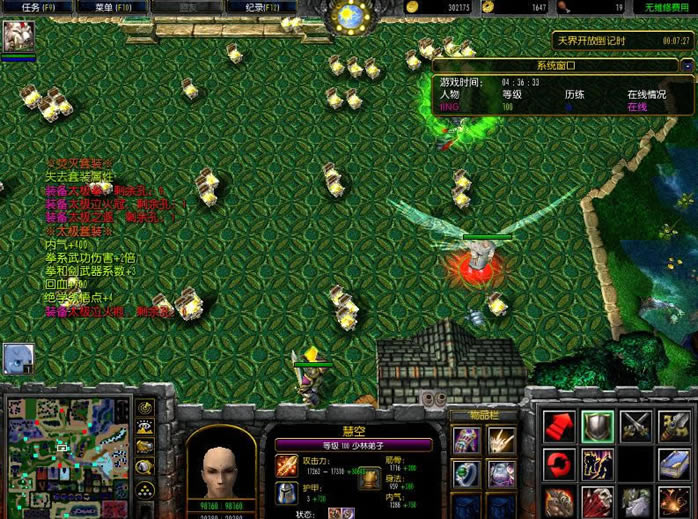The width and height of the screenshot is (698, 519).
Task: Click the minimap signal ping button
Action: tap(145, 408)
